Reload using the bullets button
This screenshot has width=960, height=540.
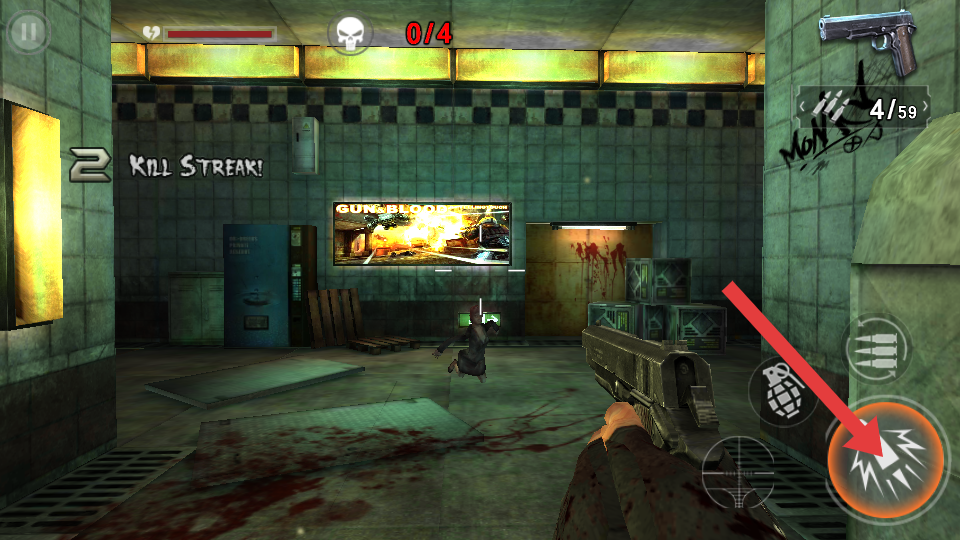[x=876, y=348]
